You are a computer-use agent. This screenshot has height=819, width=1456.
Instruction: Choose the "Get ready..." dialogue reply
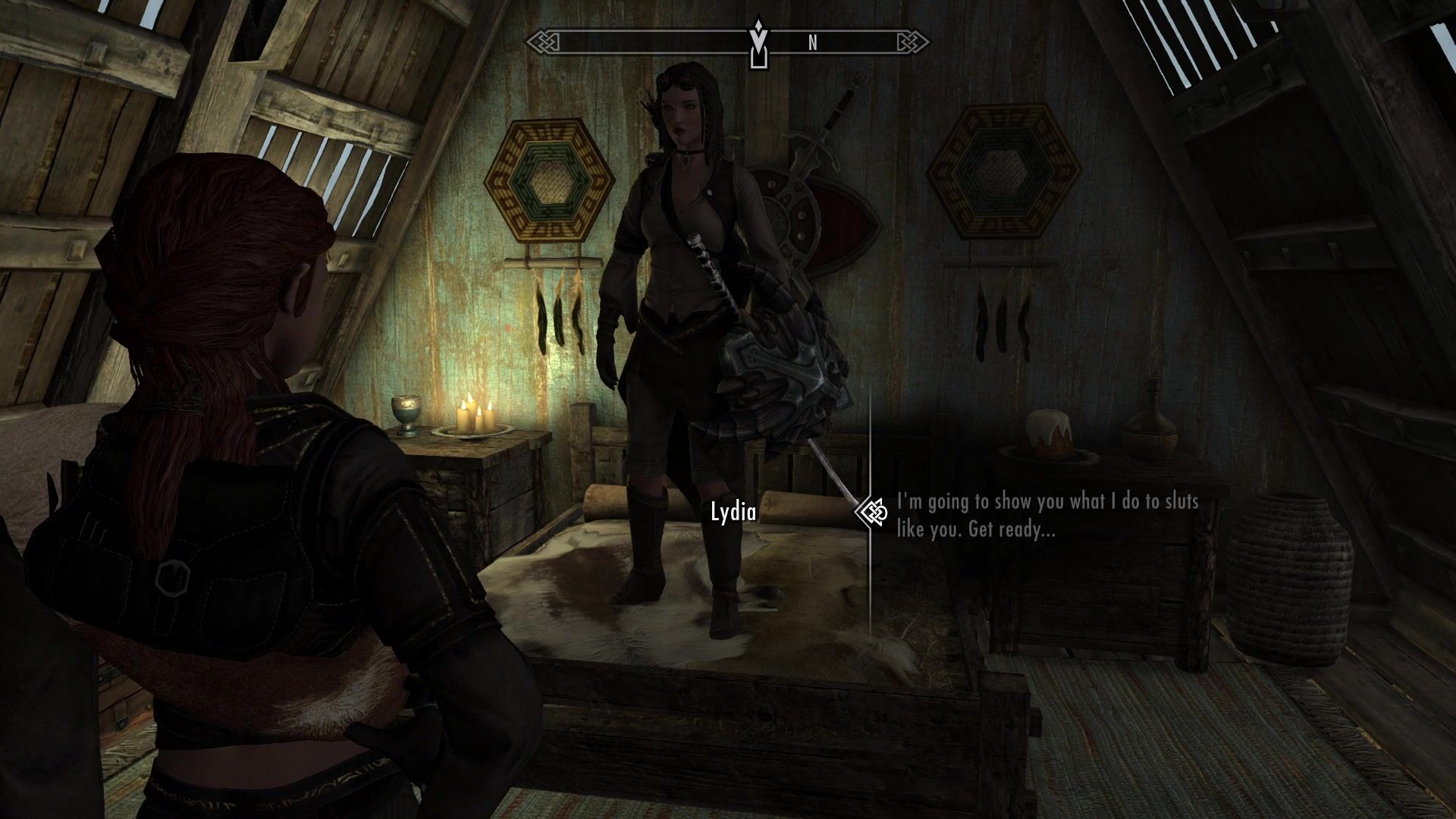[x=1047, y=516]
